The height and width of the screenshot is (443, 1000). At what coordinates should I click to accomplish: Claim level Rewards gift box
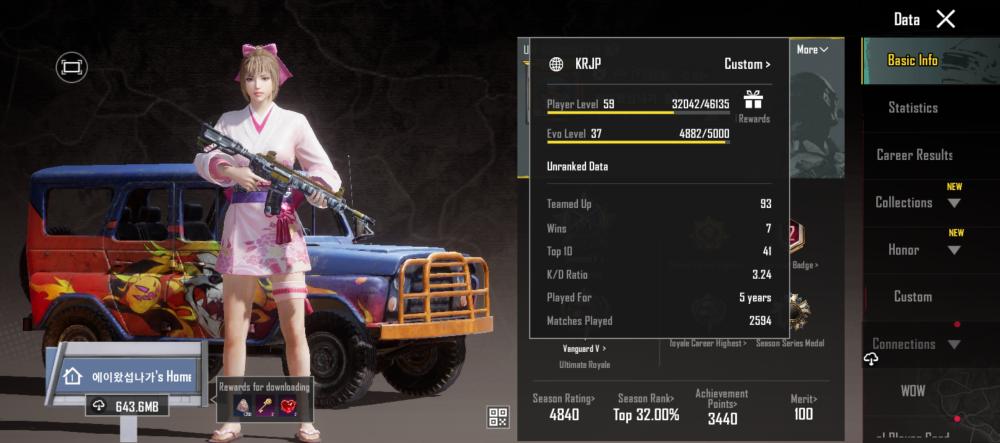click(x=753, y=103)
